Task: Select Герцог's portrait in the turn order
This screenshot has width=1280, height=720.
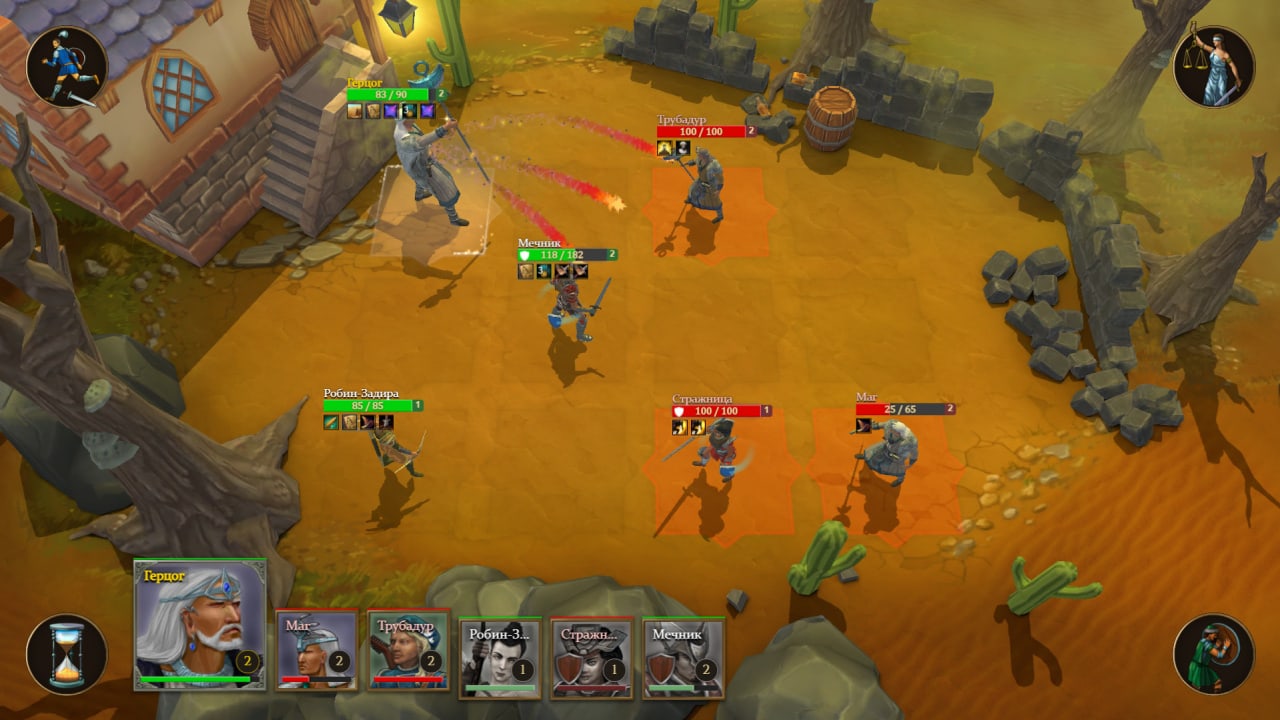Action: pos(200,624)
